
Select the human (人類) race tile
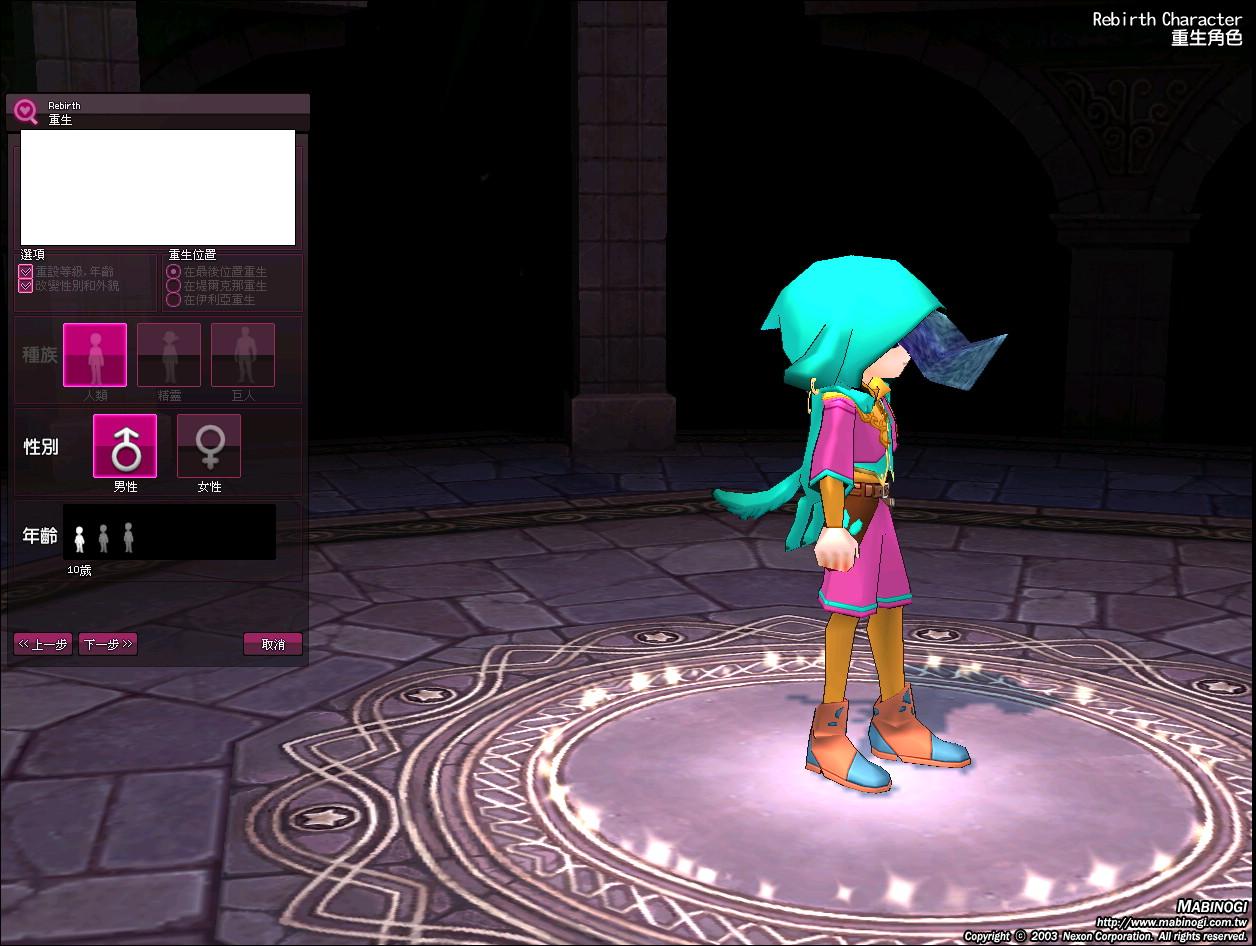click(95, 355)
